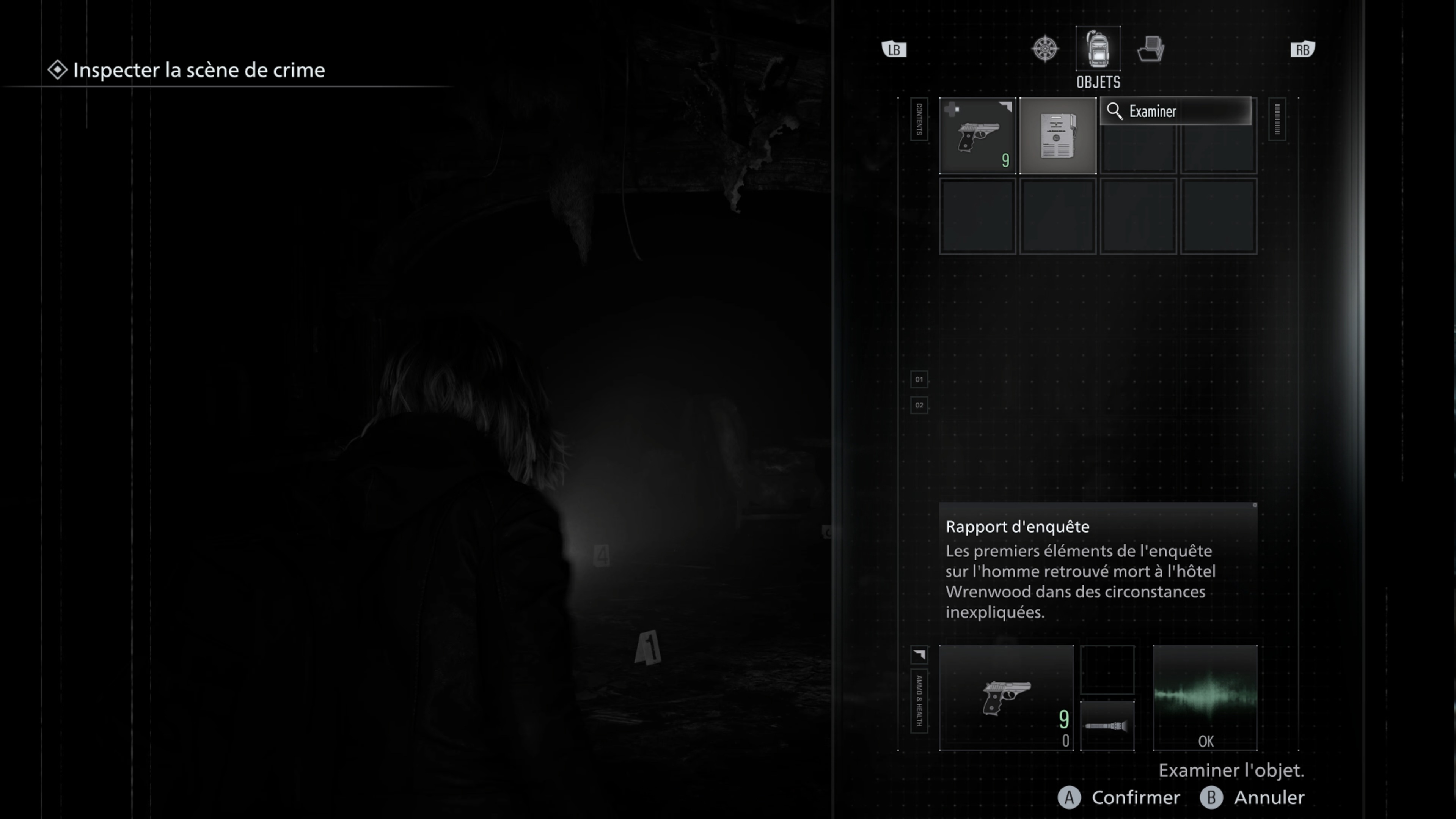1456x819 pixels.
Task: Click the equipped handgun panel
Action: click(1006, 698)
